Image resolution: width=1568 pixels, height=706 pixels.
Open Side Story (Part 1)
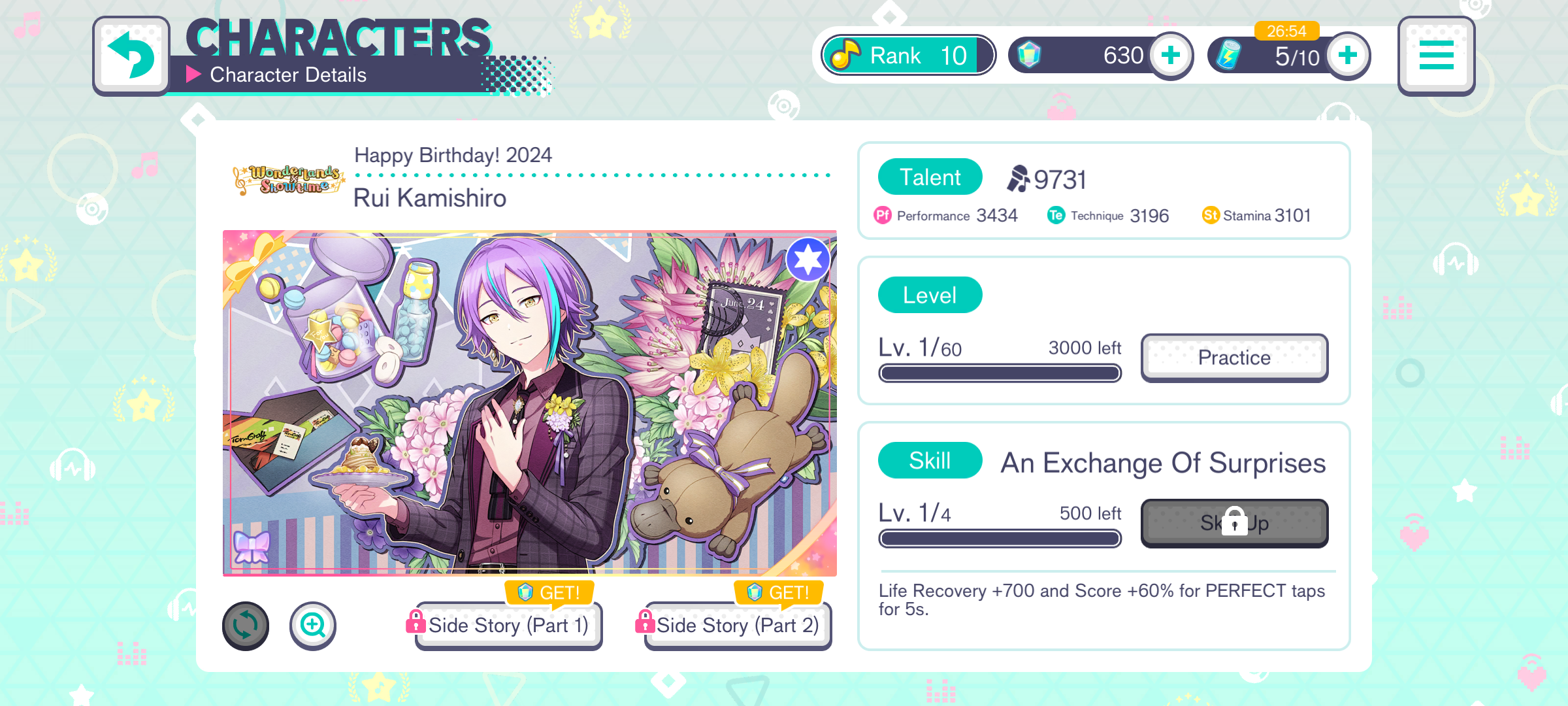[508, 626]
